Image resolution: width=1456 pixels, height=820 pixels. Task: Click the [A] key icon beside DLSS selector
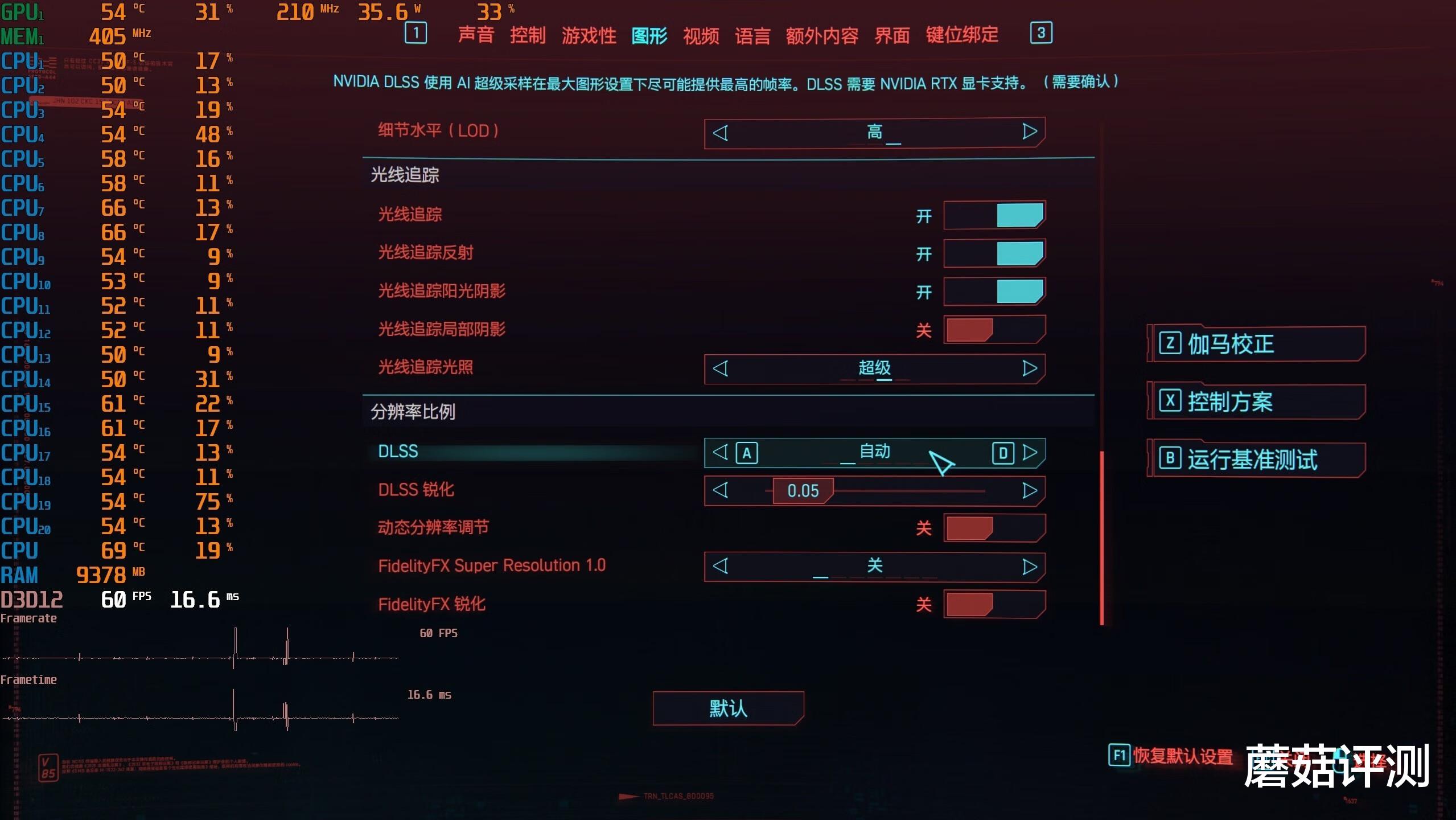(x=747, y=453)
